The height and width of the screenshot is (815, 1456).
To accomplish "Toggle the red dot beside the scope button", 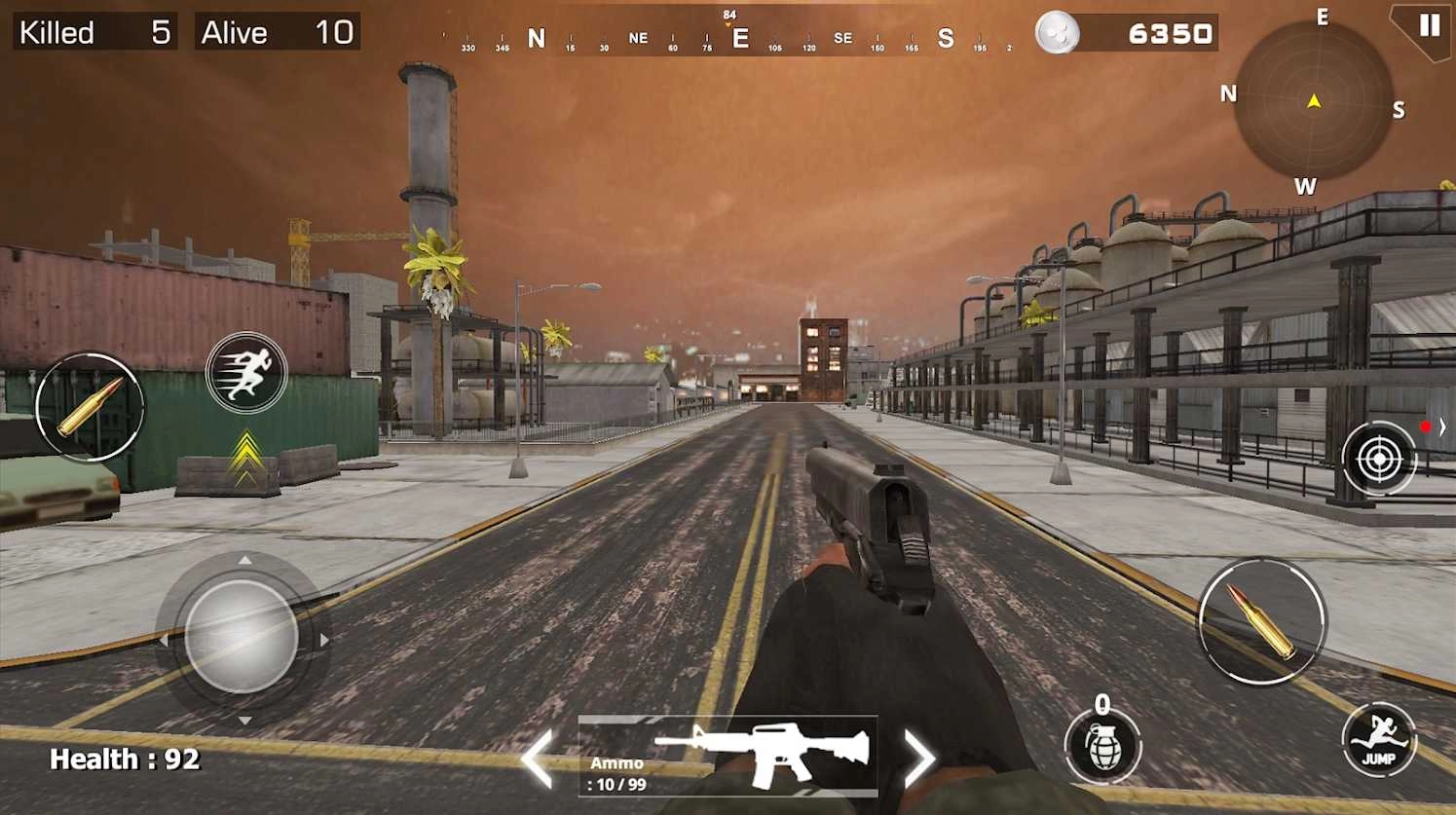I will [1425, 426].
